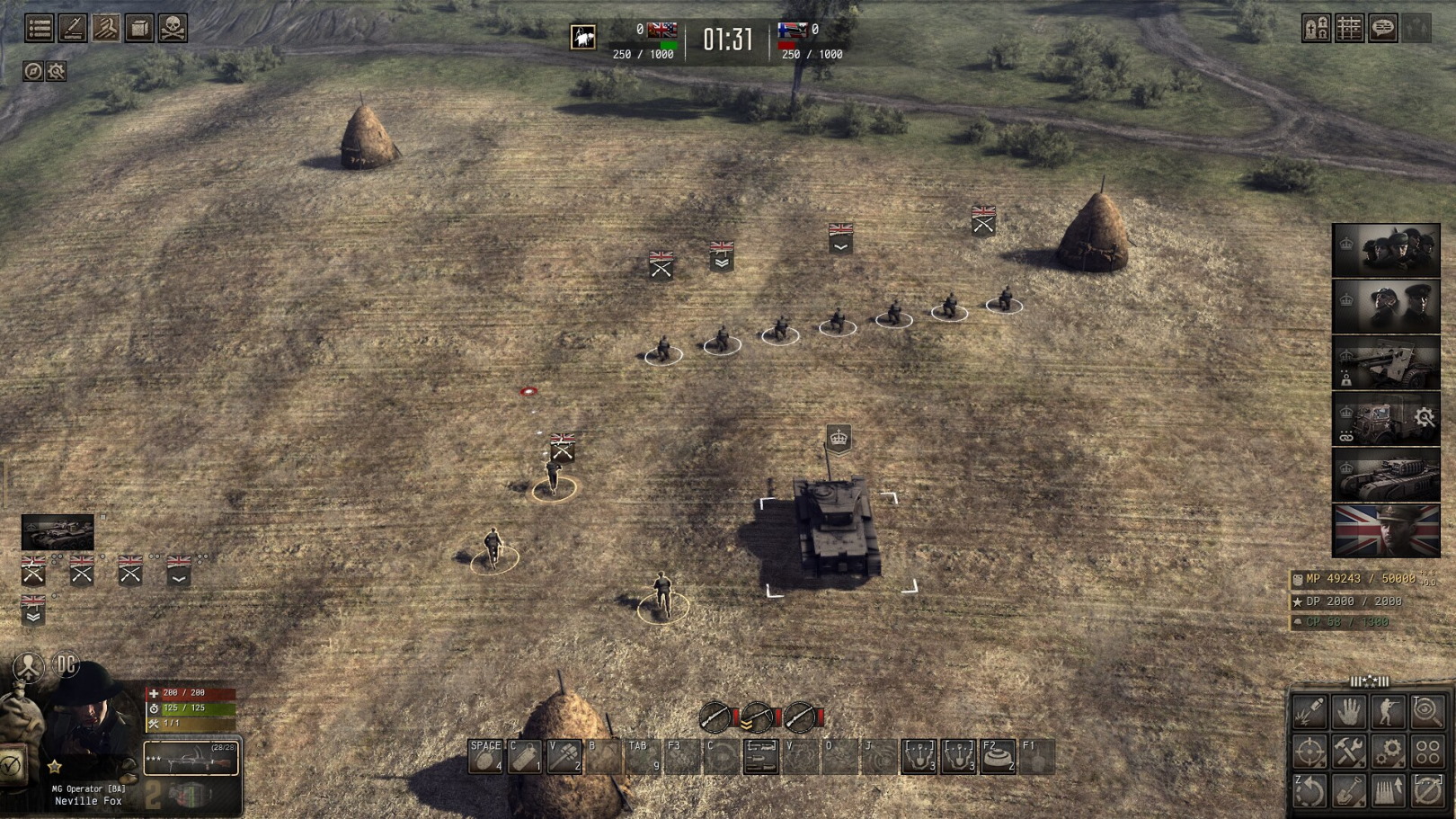
Task: Select the two officers portrait
Action: click(x=1386, y=307)
